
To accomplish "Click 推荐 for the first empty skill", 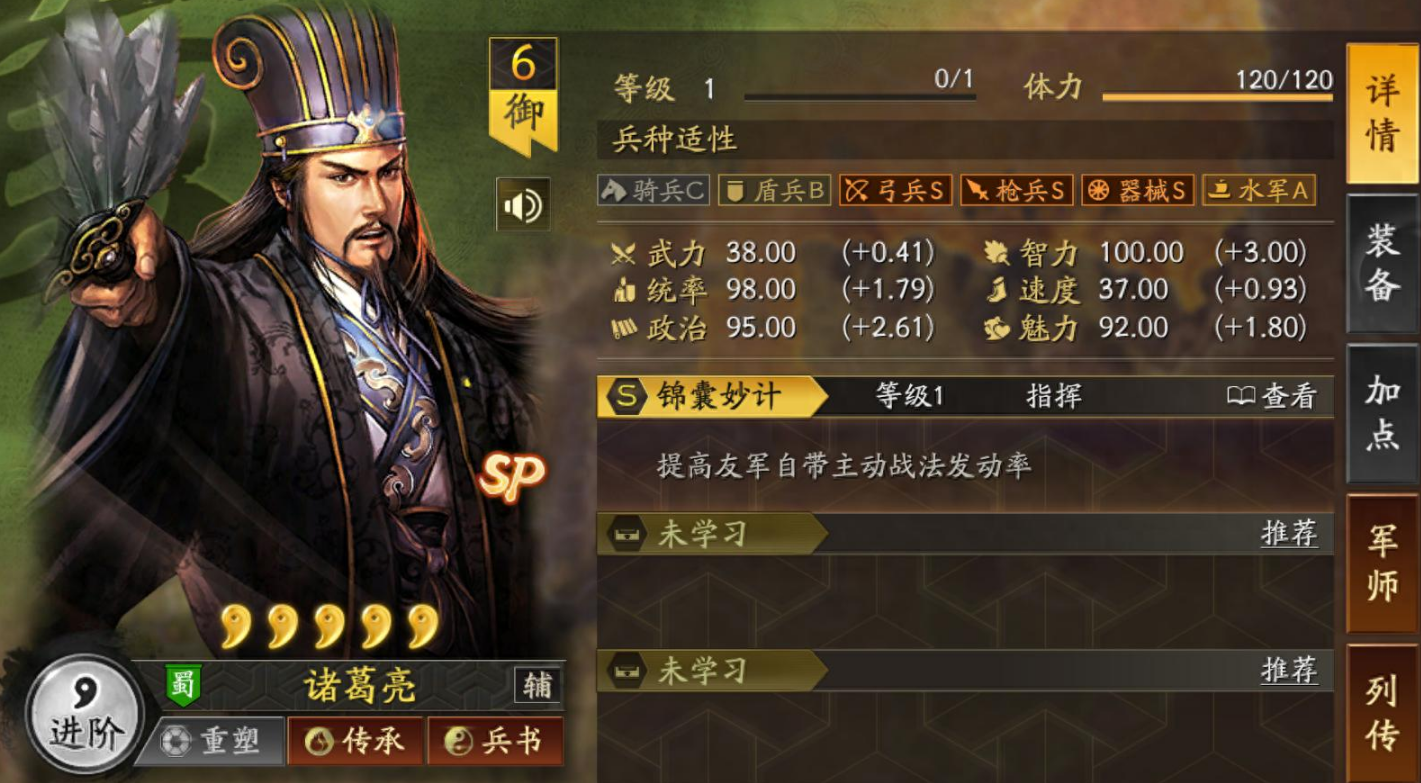I will [1286, 533].
